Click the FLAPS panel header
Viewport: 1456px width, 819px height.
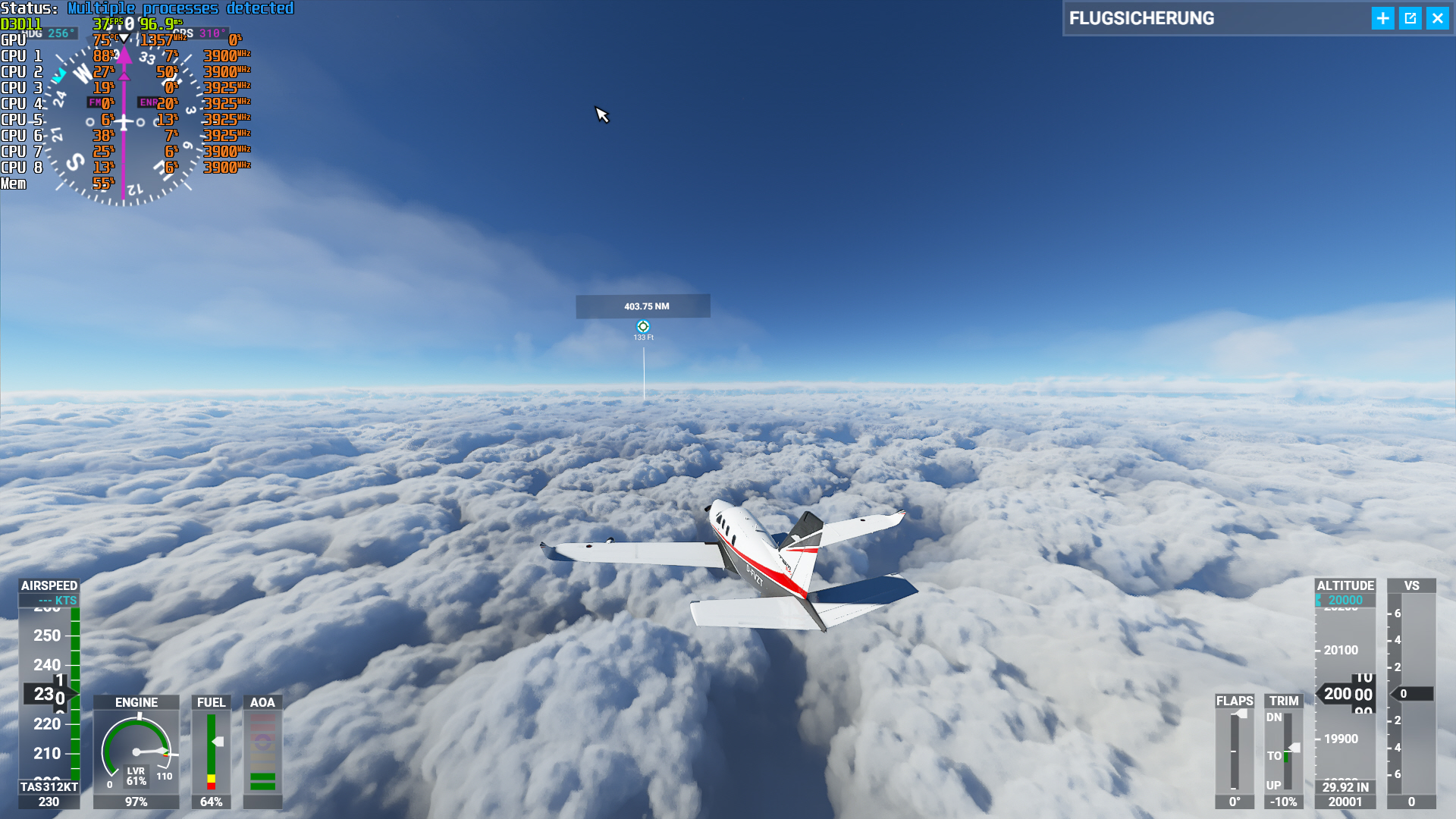coord(1235,702)
